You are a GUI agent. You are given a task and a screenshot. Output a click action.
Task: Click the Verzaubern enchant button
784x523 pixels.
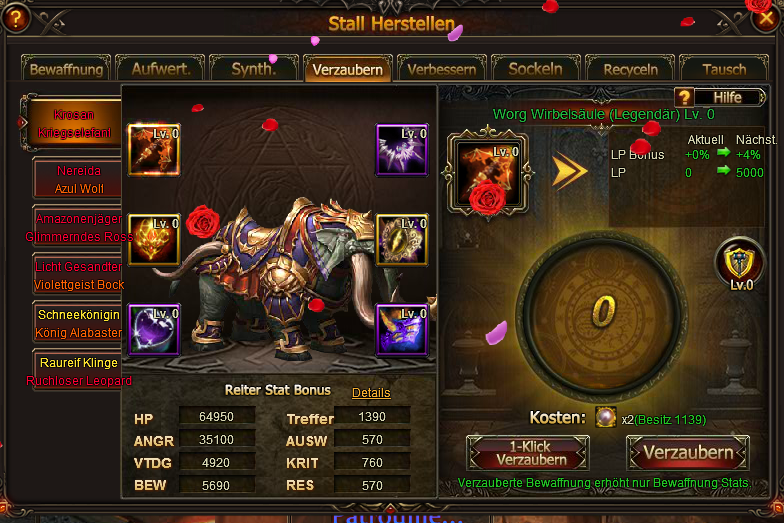pyautogui.click(x=688, y=453)
